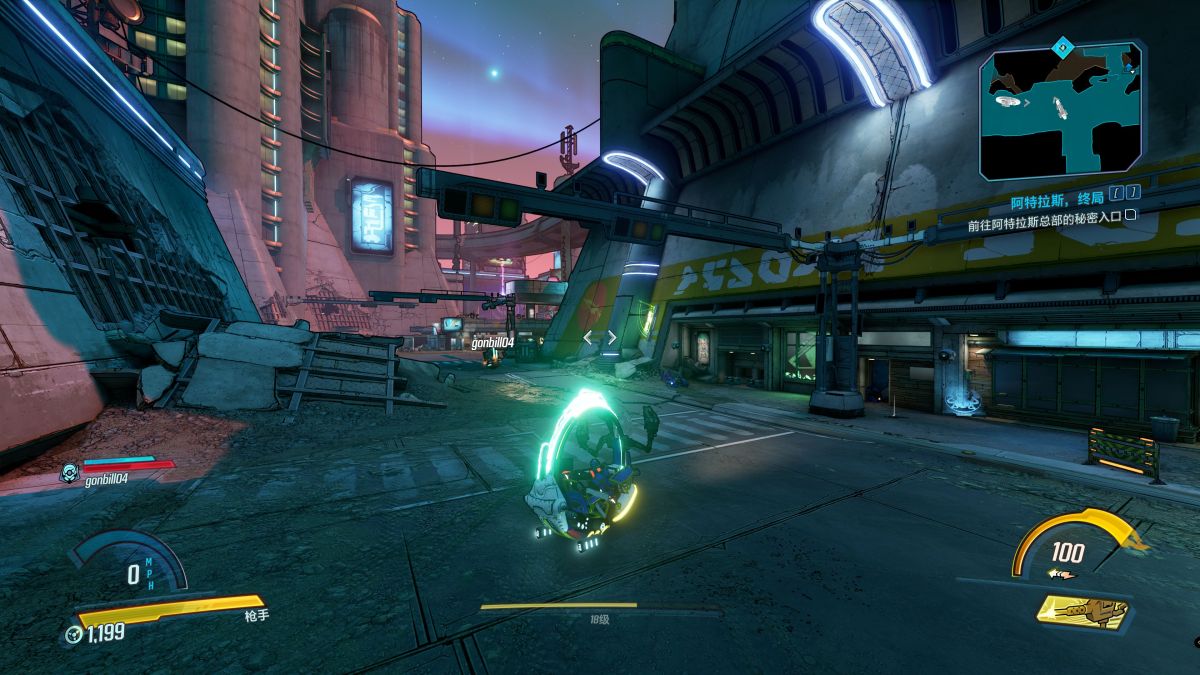Image resolution: width=1200 pixels, height=675 pixels.
Task: Open the minimap in the corner
Action: click(x=1061, y=110)
